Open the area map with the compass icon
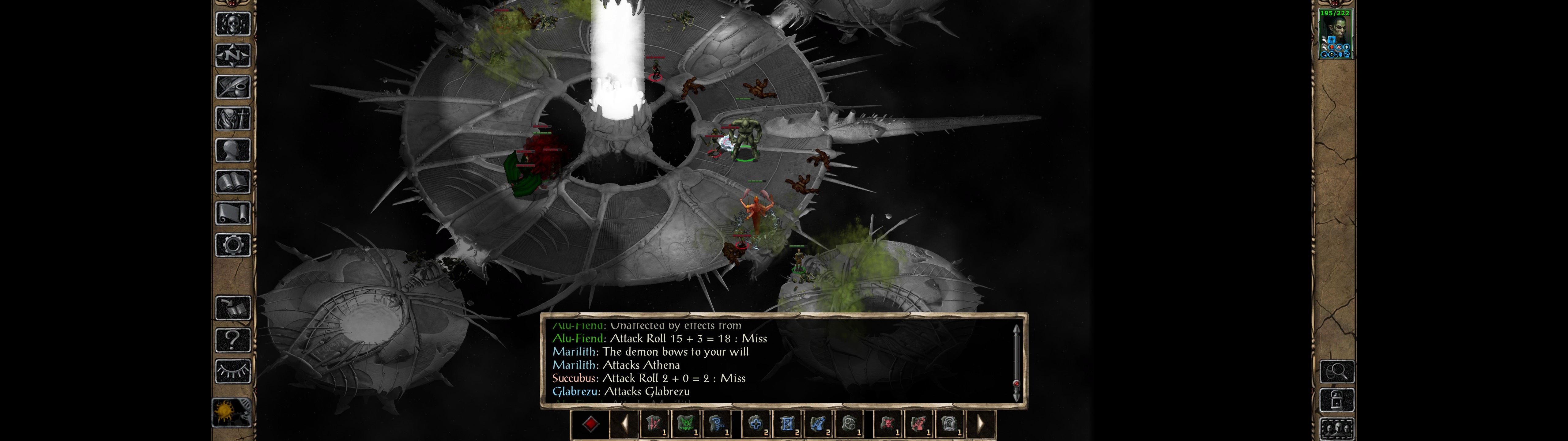Screen dimensions: 1568x441 [233, 55]
